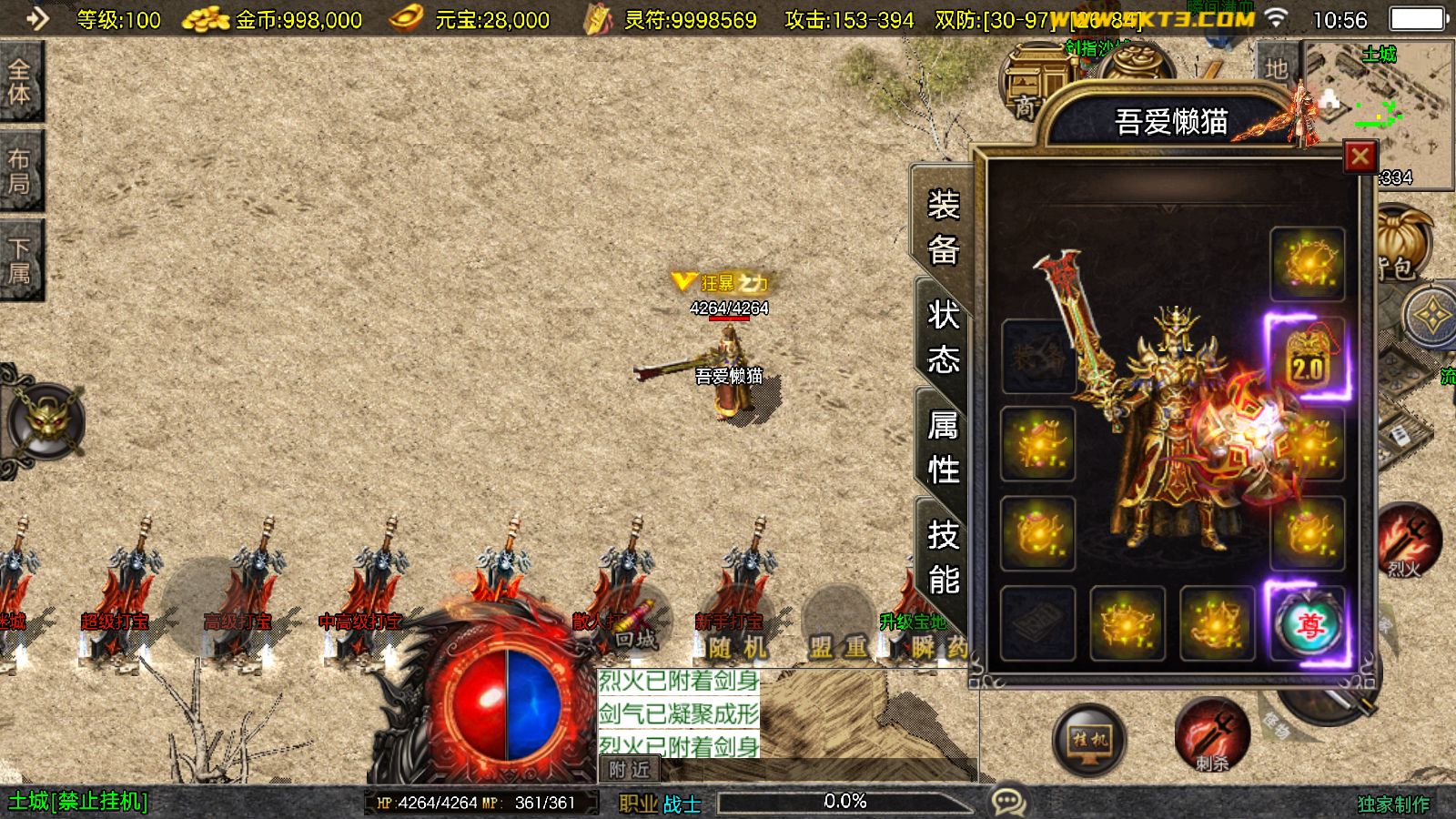Open the 附近 nearby chat channel
The height and width of the screenshot is (819, 1456).
(629, 770)
